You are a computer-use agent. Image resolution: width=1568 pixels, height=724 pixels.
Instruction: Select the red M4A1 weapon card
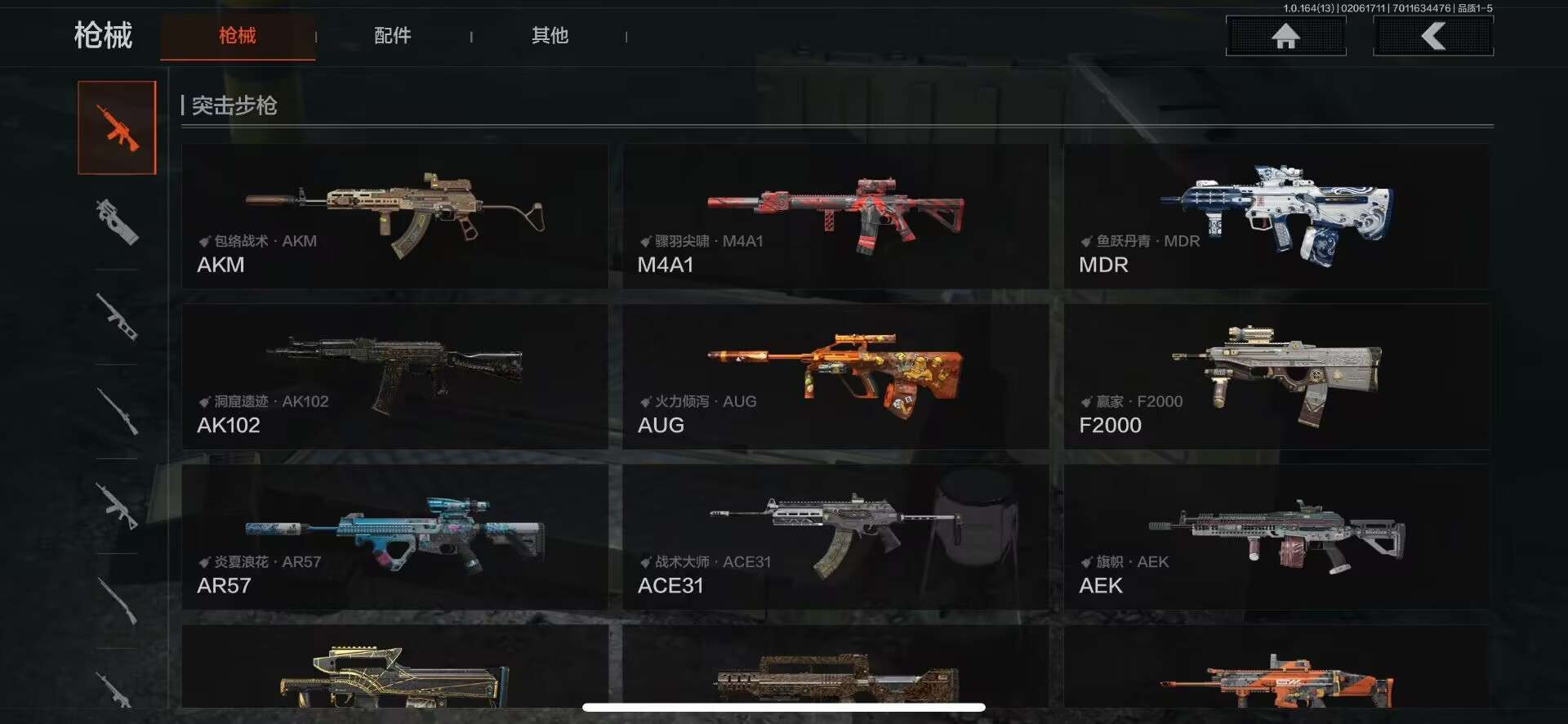(835, 216)
